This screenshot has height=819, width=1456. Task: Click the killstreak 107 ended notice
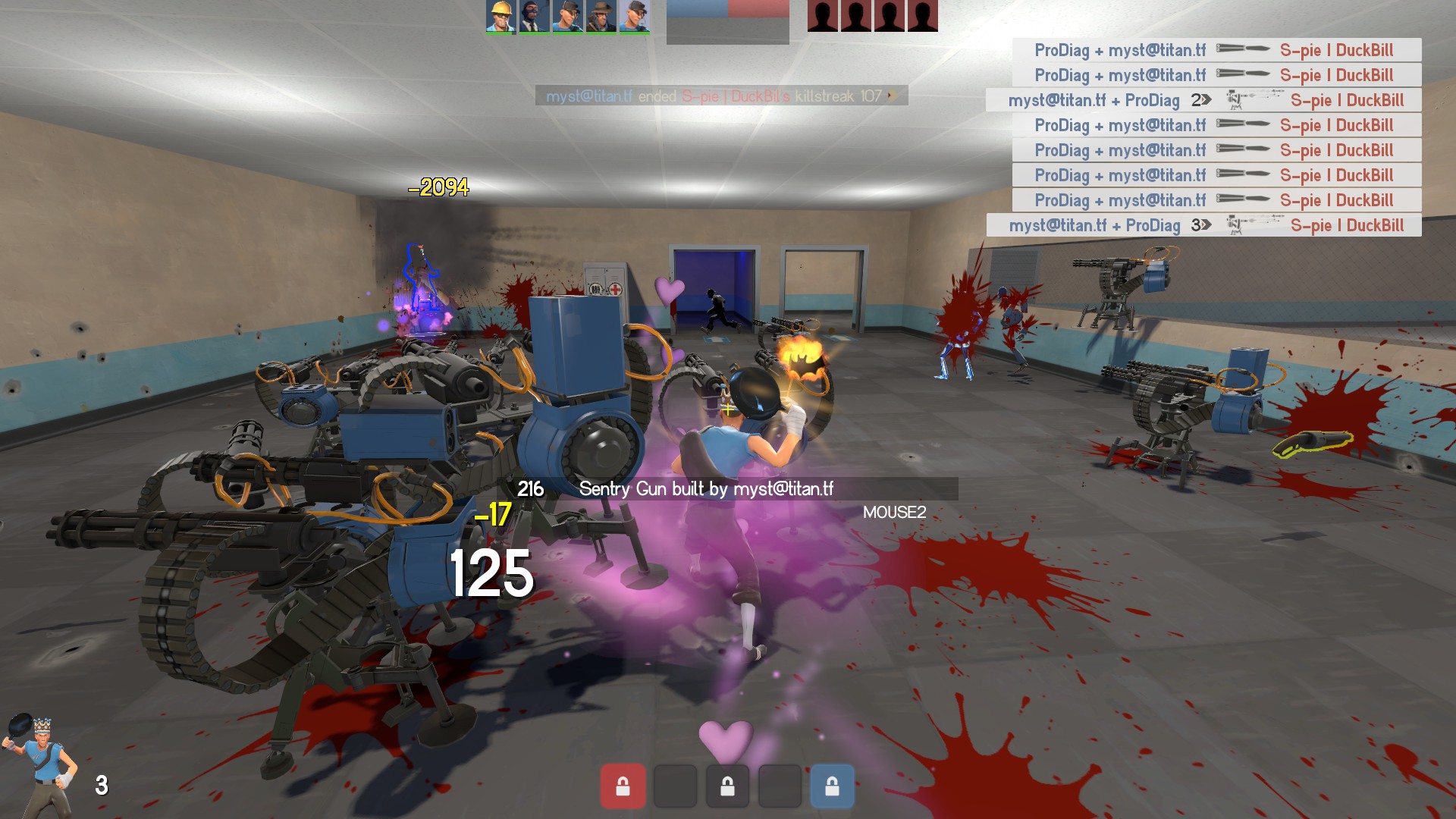[721, 96]
